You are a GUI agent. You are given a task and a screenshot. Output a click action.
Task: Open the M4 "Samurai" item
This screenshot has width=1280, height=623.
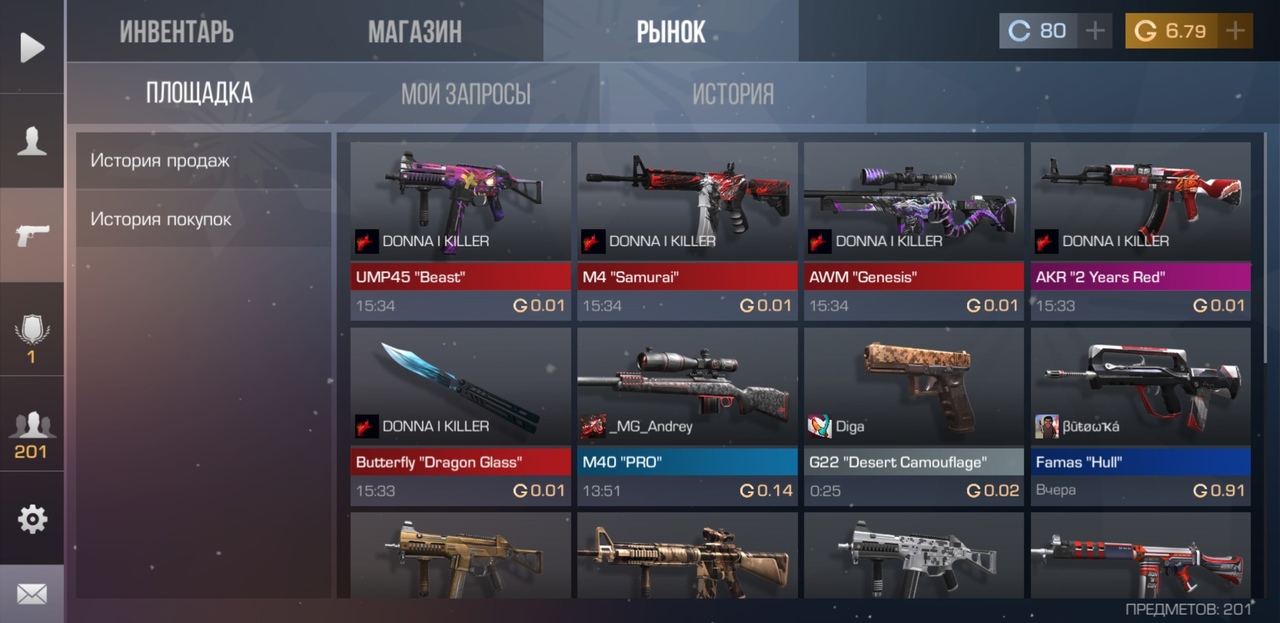click(x=687, y=230)
